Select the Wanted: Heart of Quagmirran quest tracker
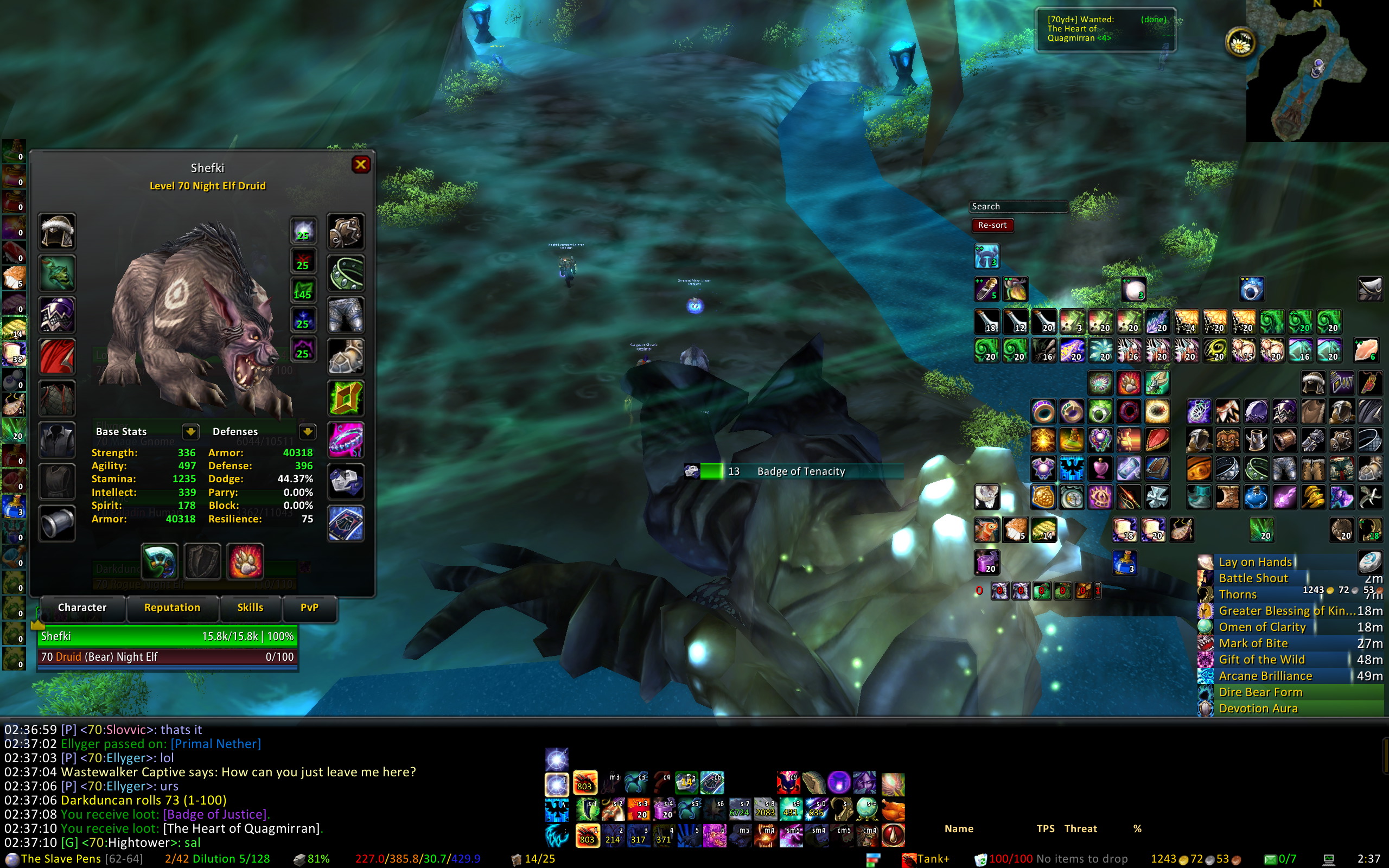 (x=1105, y=29)
